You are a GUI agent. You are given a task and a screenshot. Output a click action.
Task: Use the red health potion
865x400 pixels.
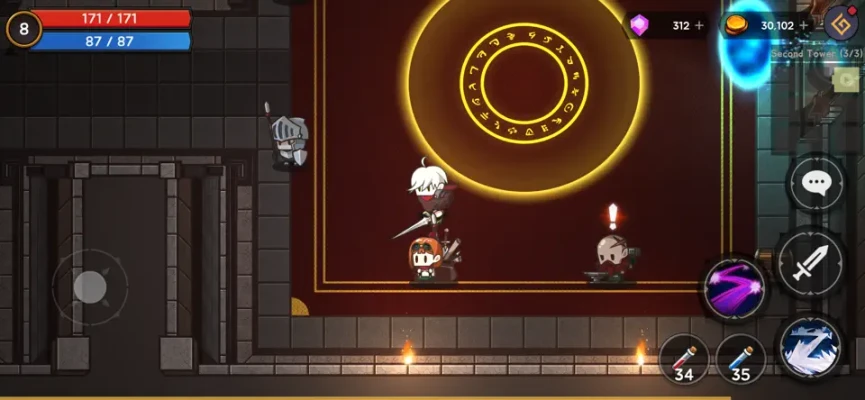click(x=685, y=359)
